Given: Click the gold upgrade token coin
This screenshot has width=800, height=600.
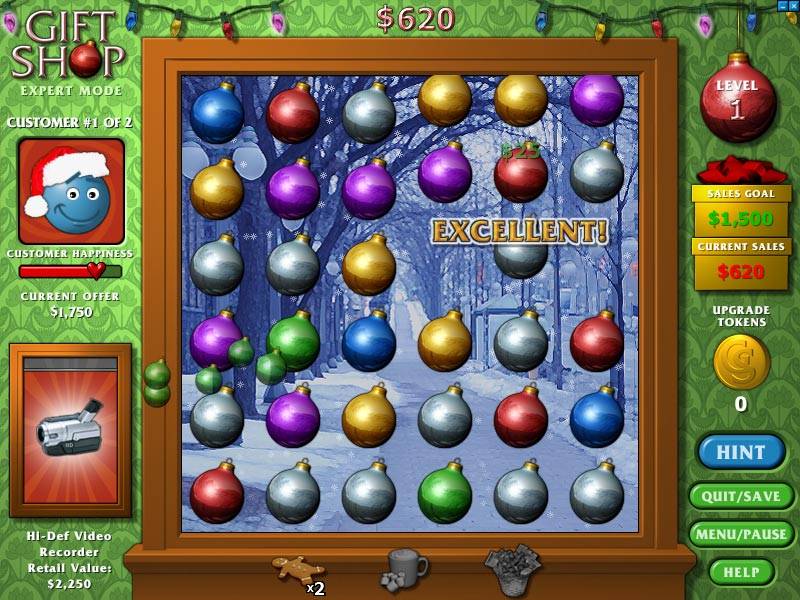Looking at the screenshot, I should click(741, 361).
